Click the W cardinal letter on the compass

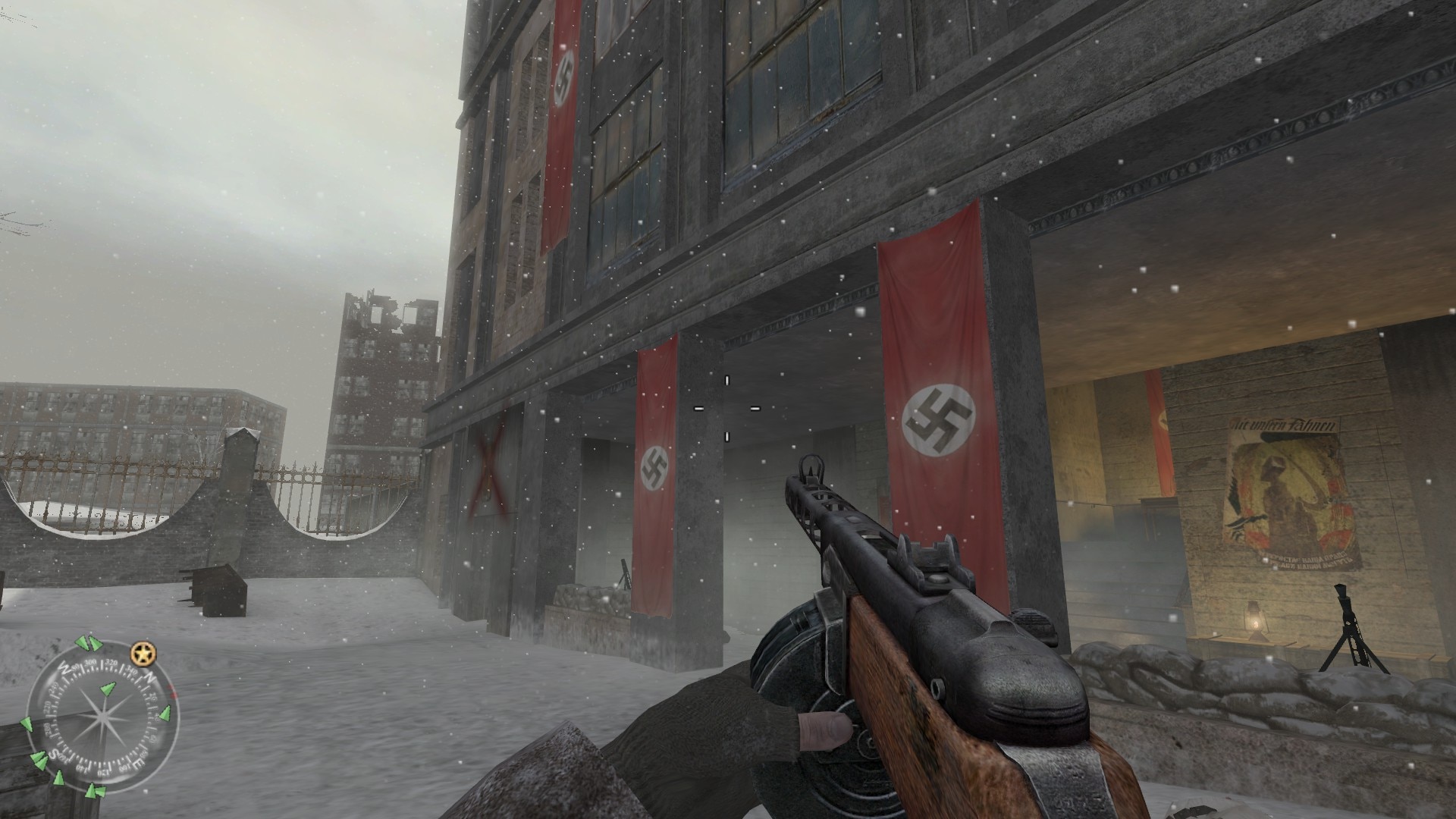click(x=66, y=667)
